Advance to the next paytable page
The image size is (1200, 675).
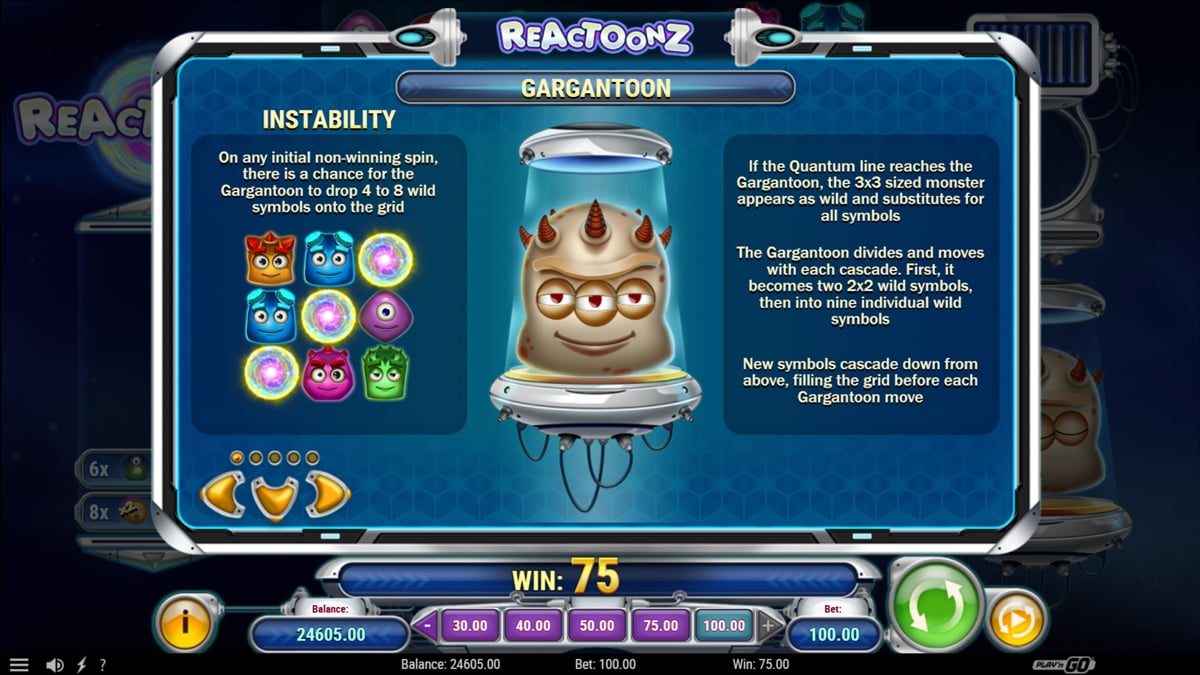[x=326, y=492]
